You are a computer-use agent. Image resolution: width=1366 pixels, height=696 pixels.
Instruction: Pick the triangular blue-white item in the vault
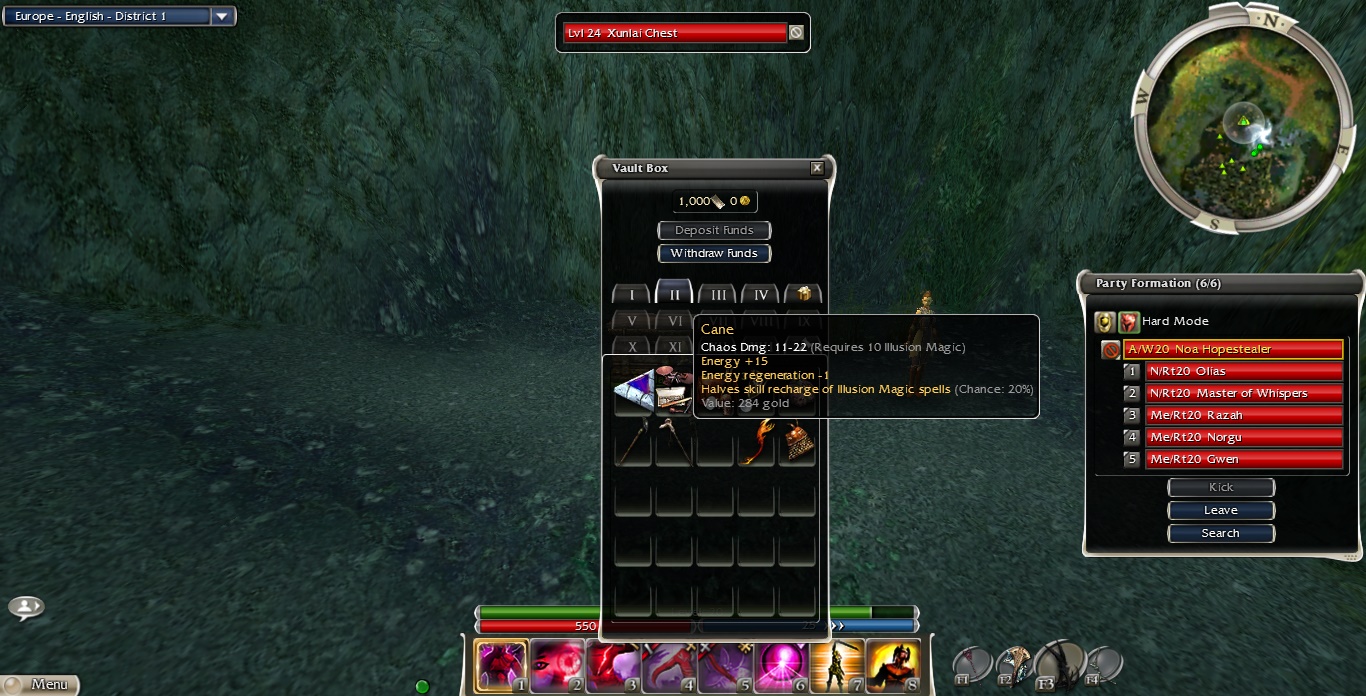click(633, 391)
